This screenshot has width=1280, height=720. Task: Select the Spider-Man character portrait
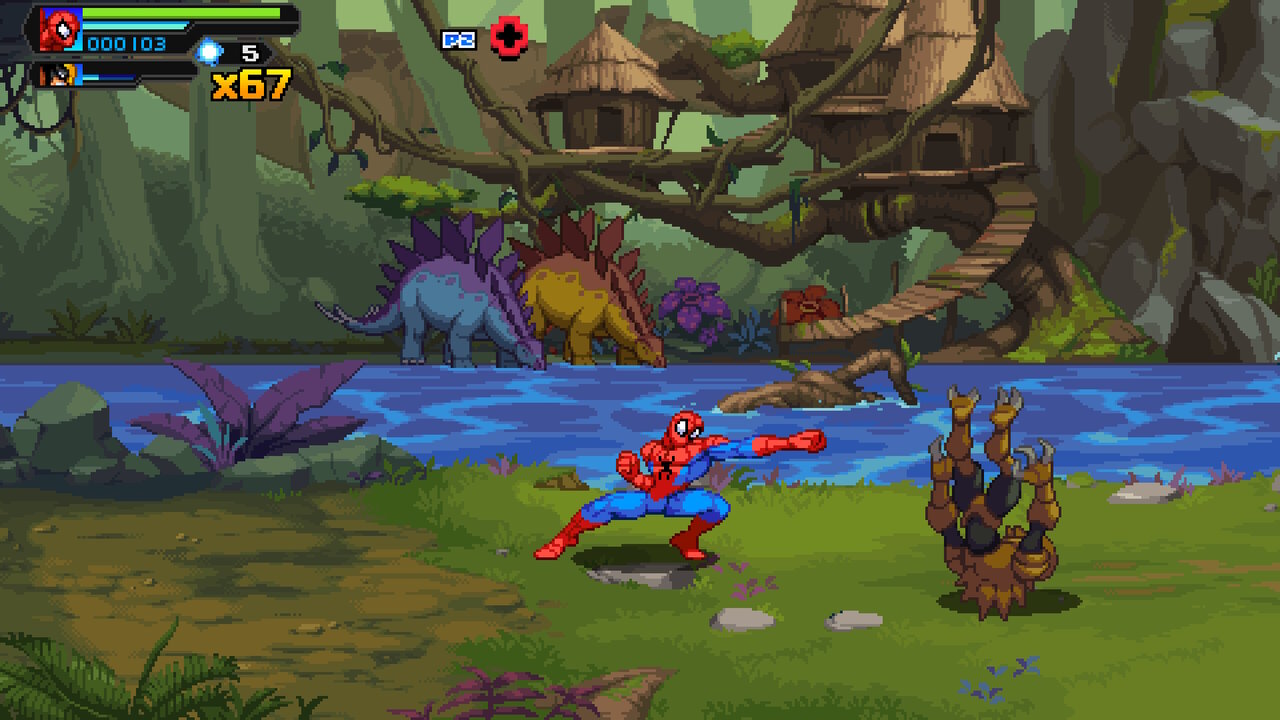[x=61, y=29]
